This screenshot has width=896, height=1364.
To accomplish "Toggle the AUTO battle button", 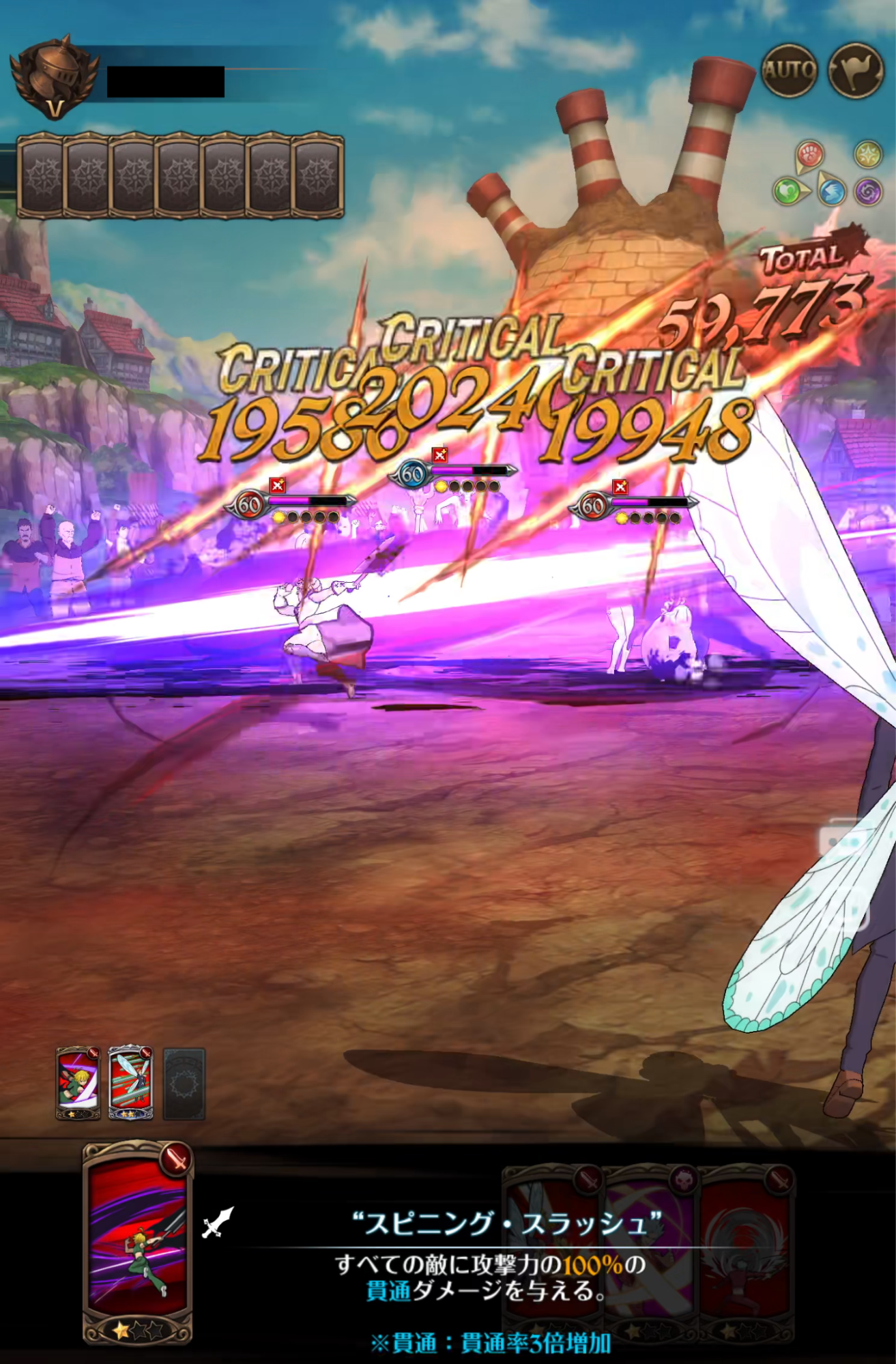I will pos(790,70).
